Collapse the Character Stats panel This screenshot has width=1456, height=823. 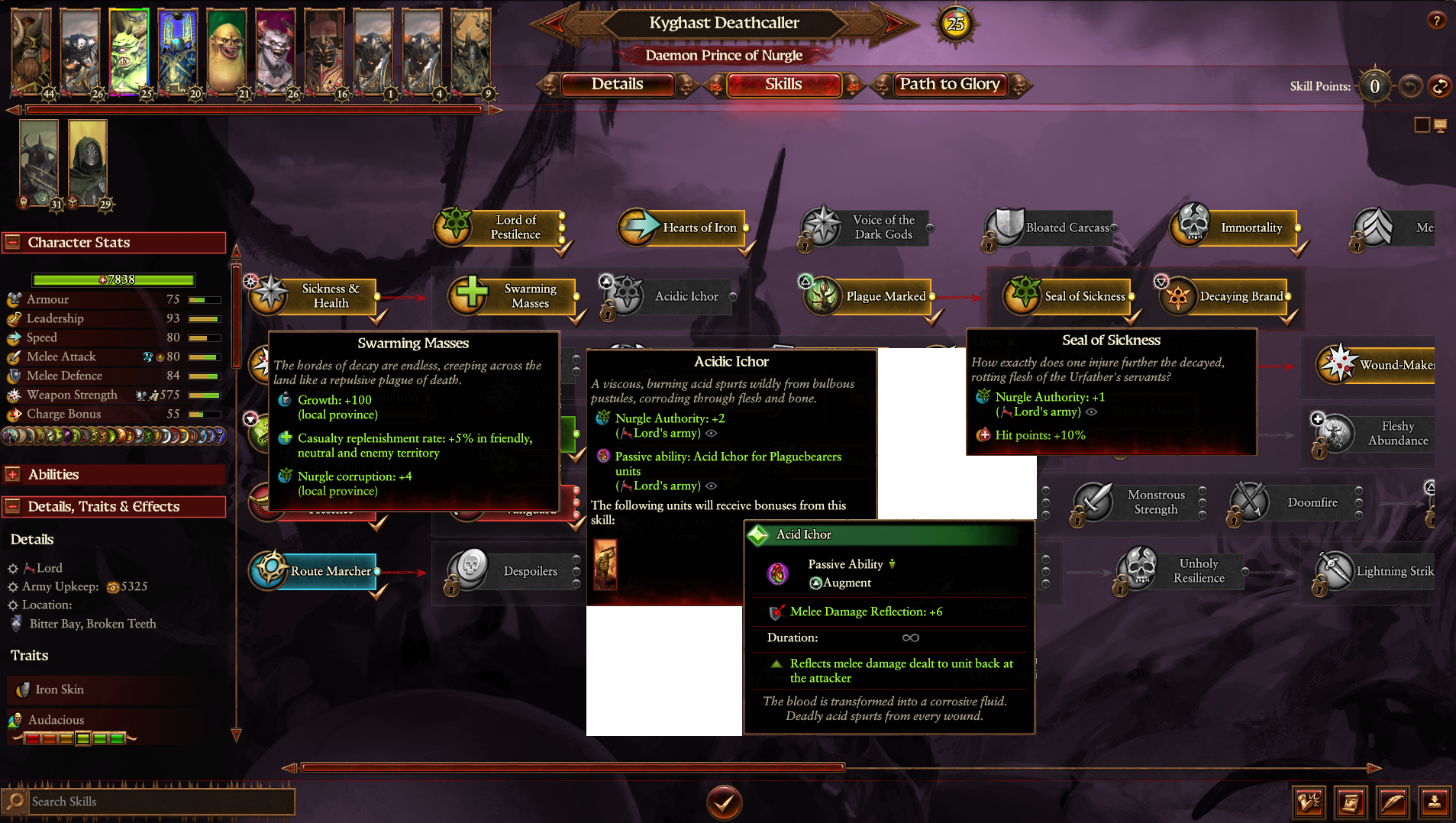13,242
